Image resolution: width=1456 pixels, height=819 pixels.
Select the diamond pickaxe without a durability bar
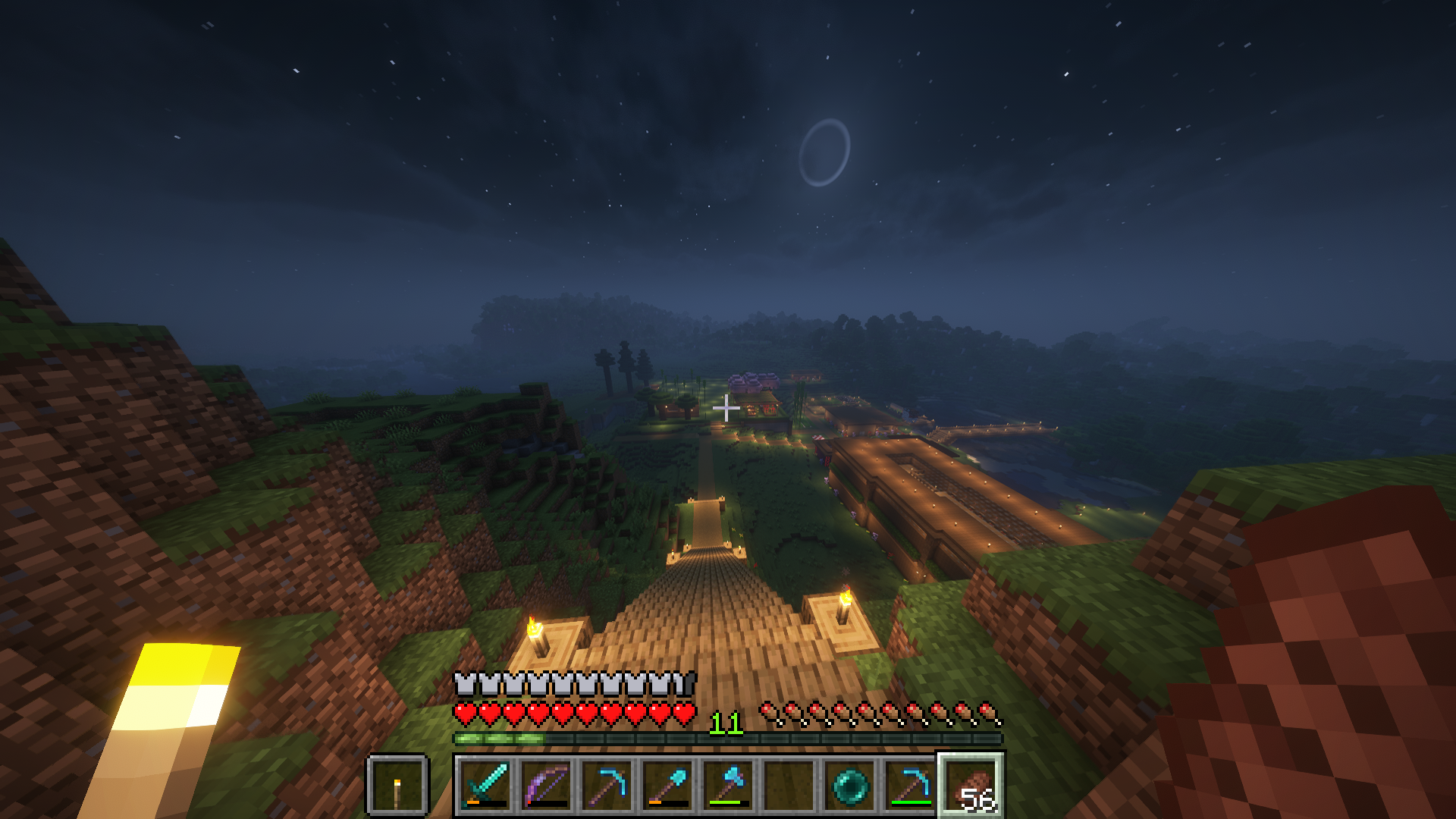point(607,786)
